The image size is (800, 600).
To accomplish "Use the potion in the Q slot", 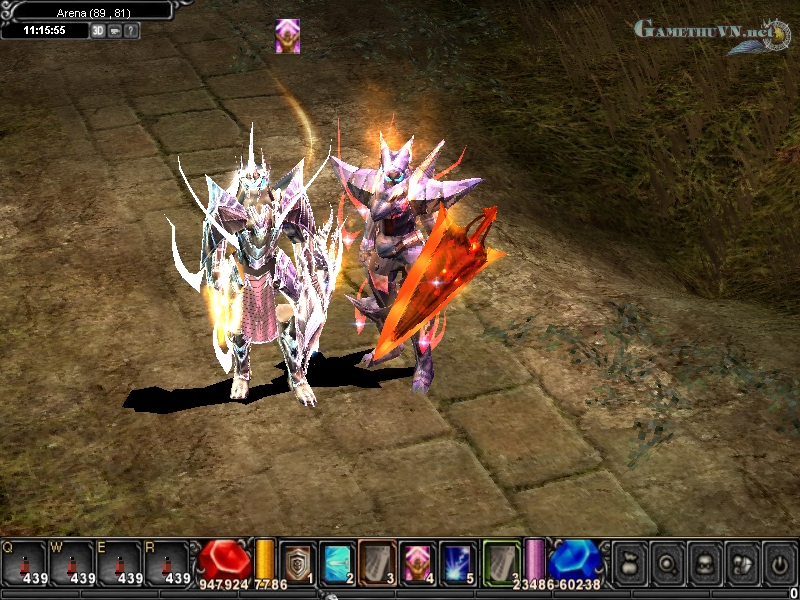I will point(24,563).
